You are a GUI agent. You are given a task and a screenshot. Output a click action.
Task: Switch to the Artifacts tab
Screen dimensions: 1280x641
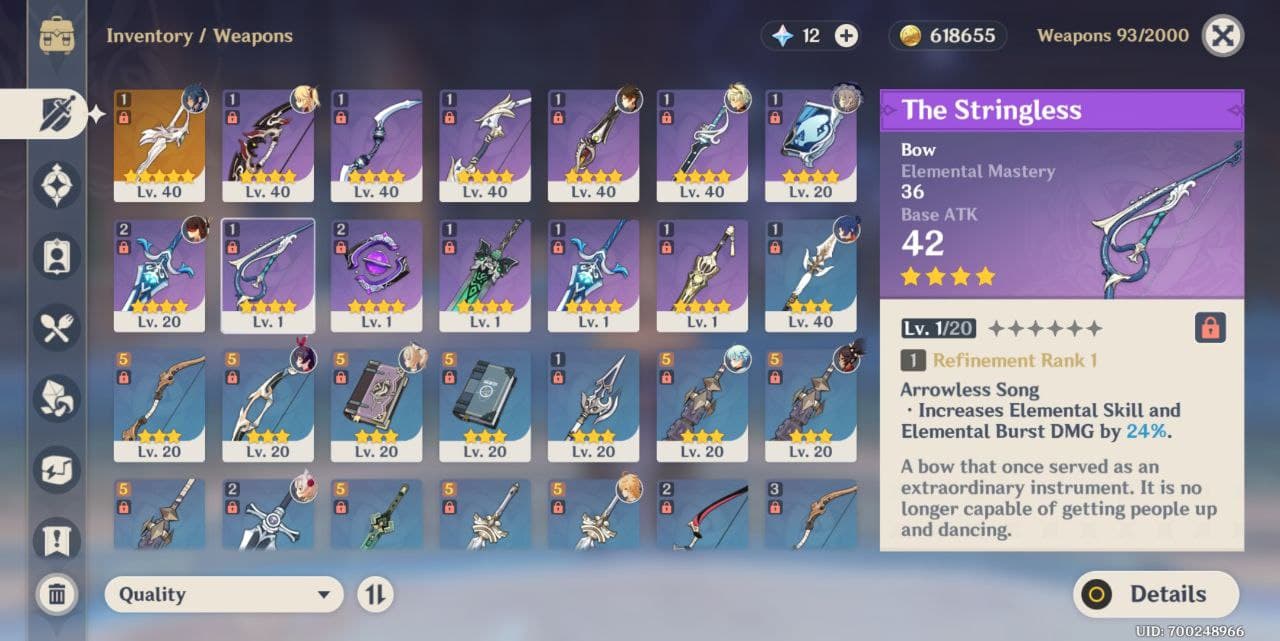point(56,185)
